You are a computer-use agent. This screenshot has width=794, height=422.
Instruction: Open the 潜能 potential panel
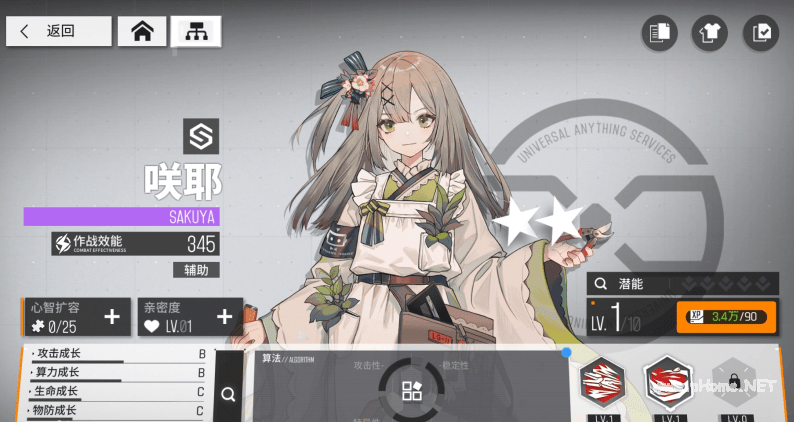[681, 283]
